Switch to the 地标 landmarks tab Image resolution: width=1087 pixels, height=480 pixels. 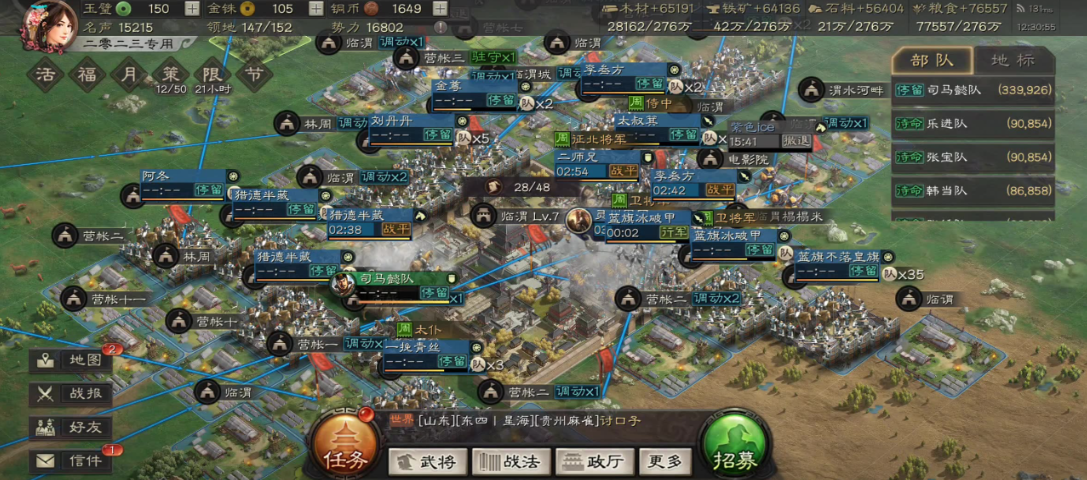tap(1013, 60)
